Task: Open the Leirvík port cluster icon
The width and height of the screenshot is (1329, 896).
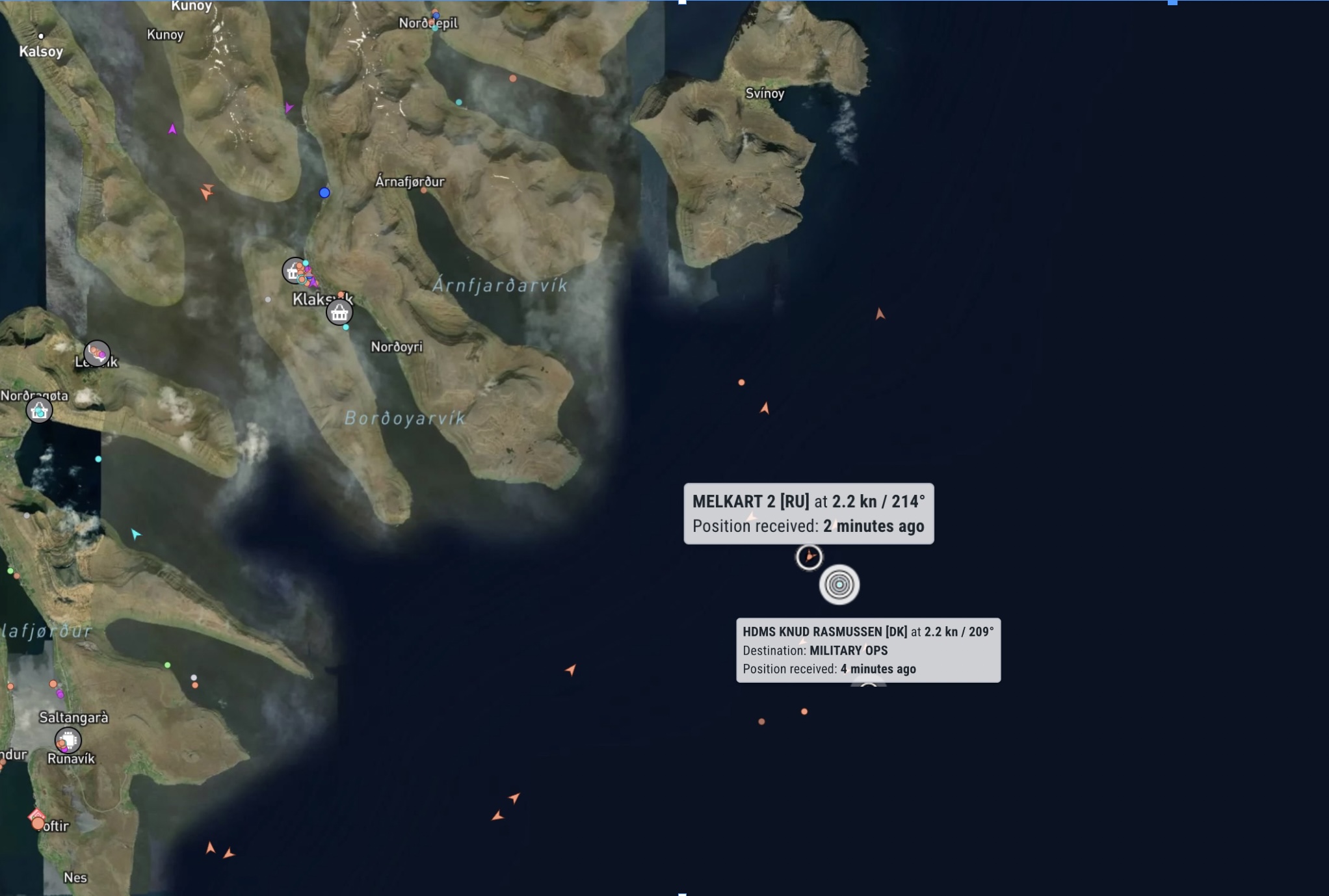Action: (97, 353)
